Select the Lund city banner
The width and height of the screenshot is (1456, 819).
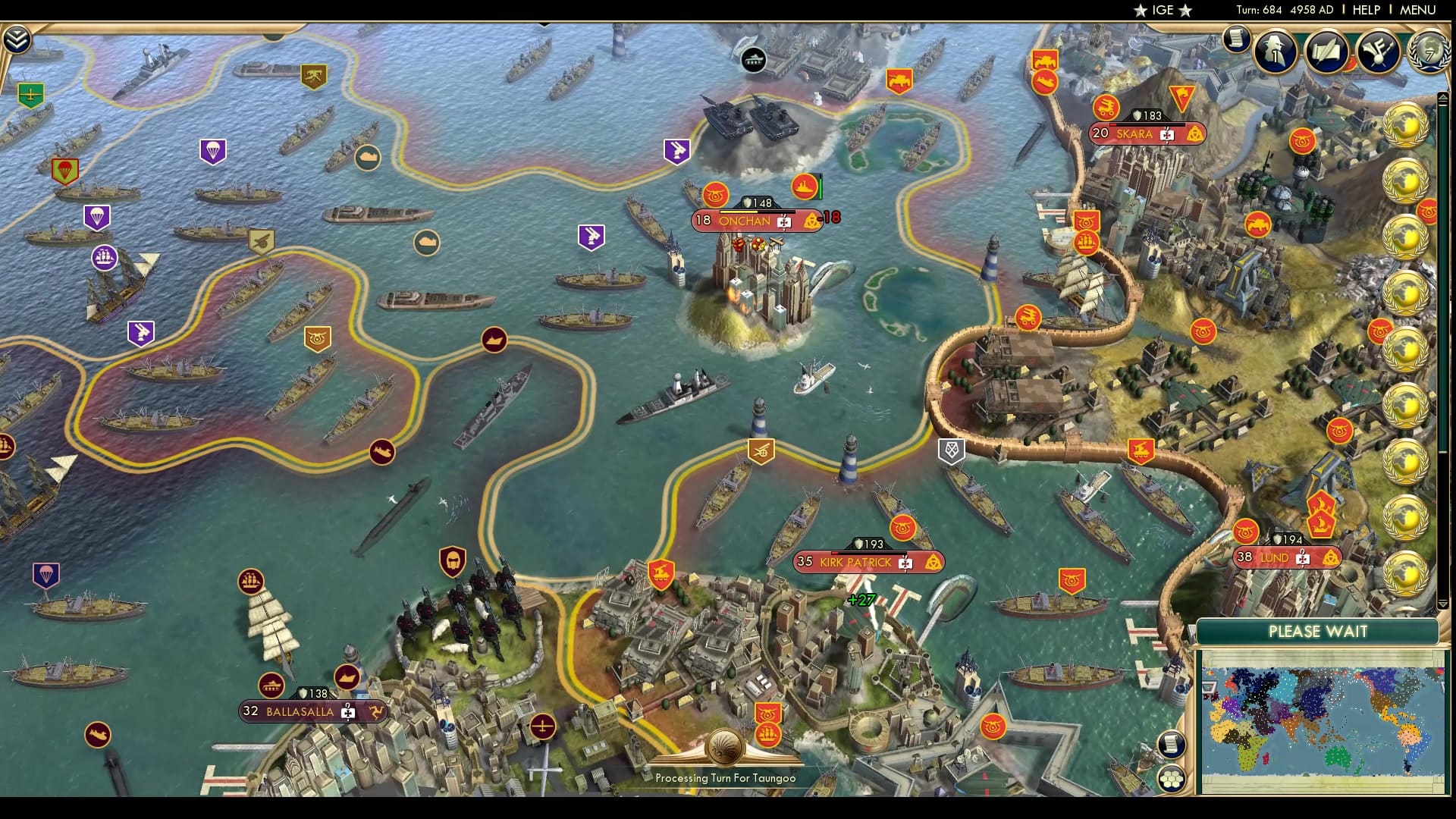pos(1285,557)
